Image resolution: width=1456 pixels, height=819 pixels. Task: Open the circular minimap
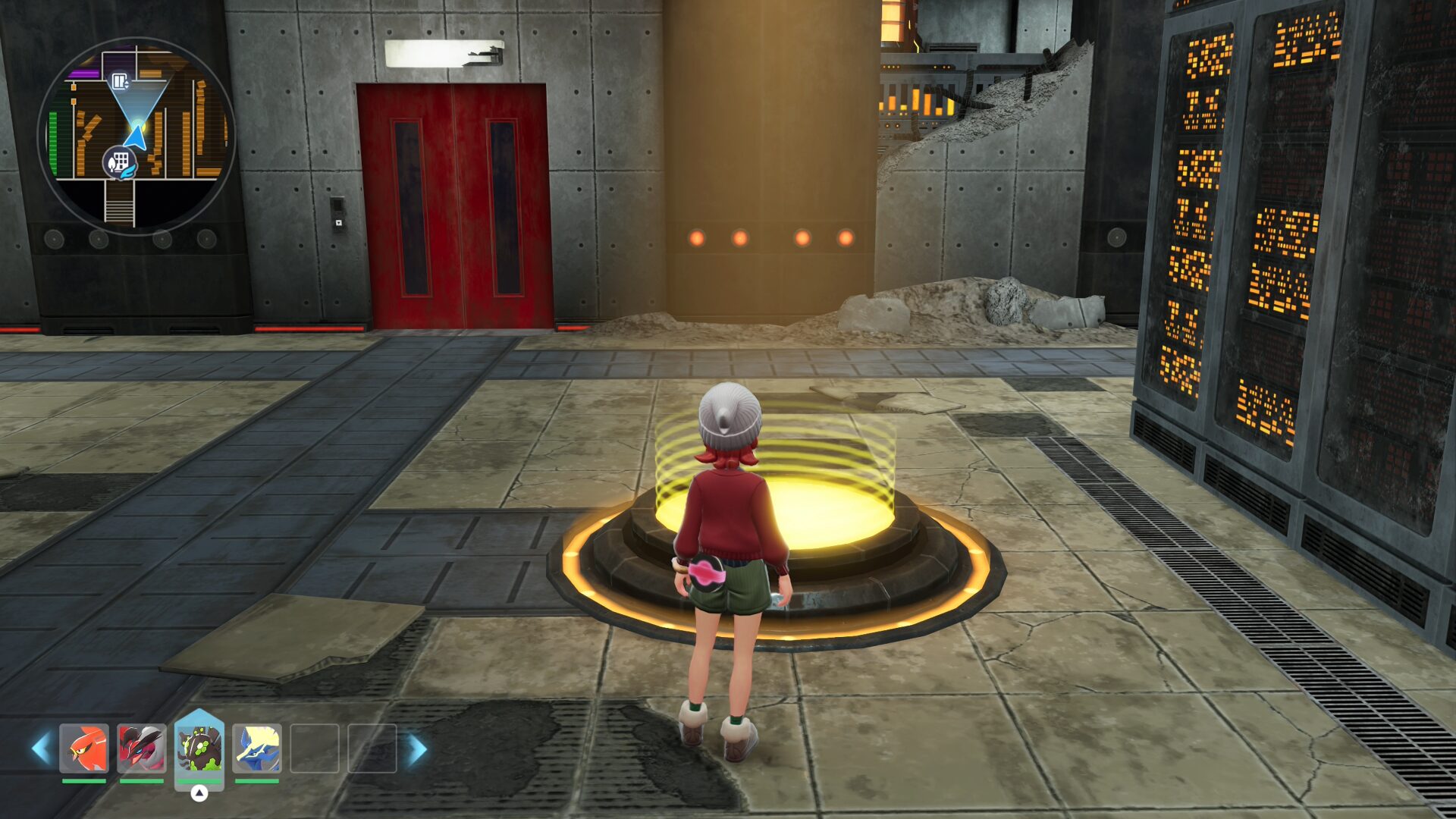tap(136, 136)
